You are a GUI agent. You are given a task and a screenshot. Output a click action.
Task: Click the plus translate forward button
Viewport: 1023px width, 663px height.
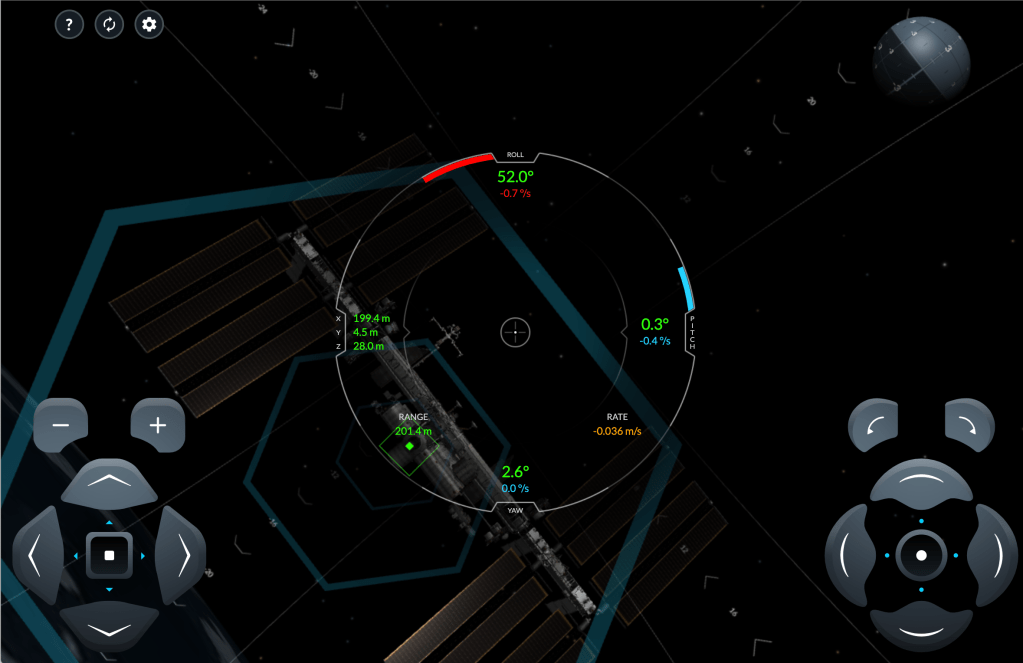click(157, 425)
